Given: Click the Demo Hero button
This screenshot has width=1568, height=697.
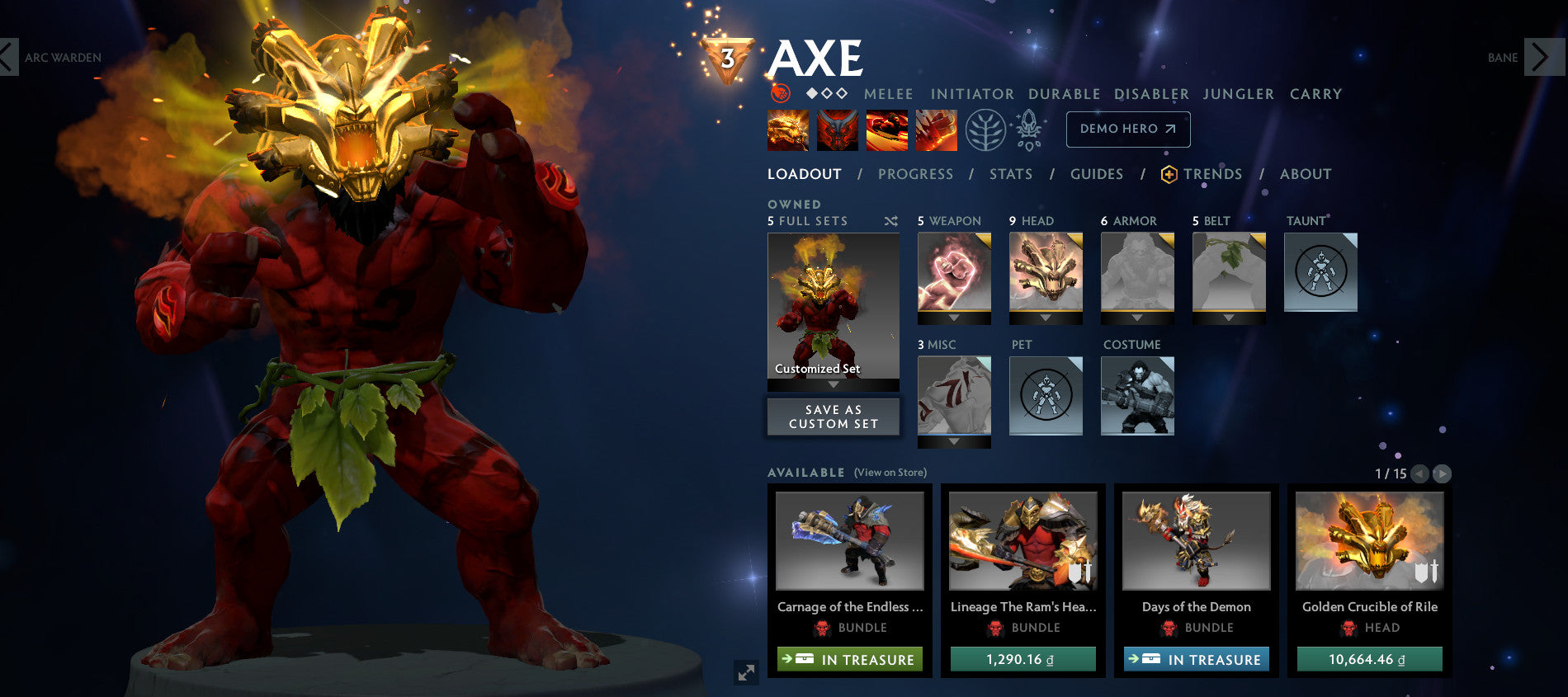Looking at the screenshot, I should point(1127,130).
